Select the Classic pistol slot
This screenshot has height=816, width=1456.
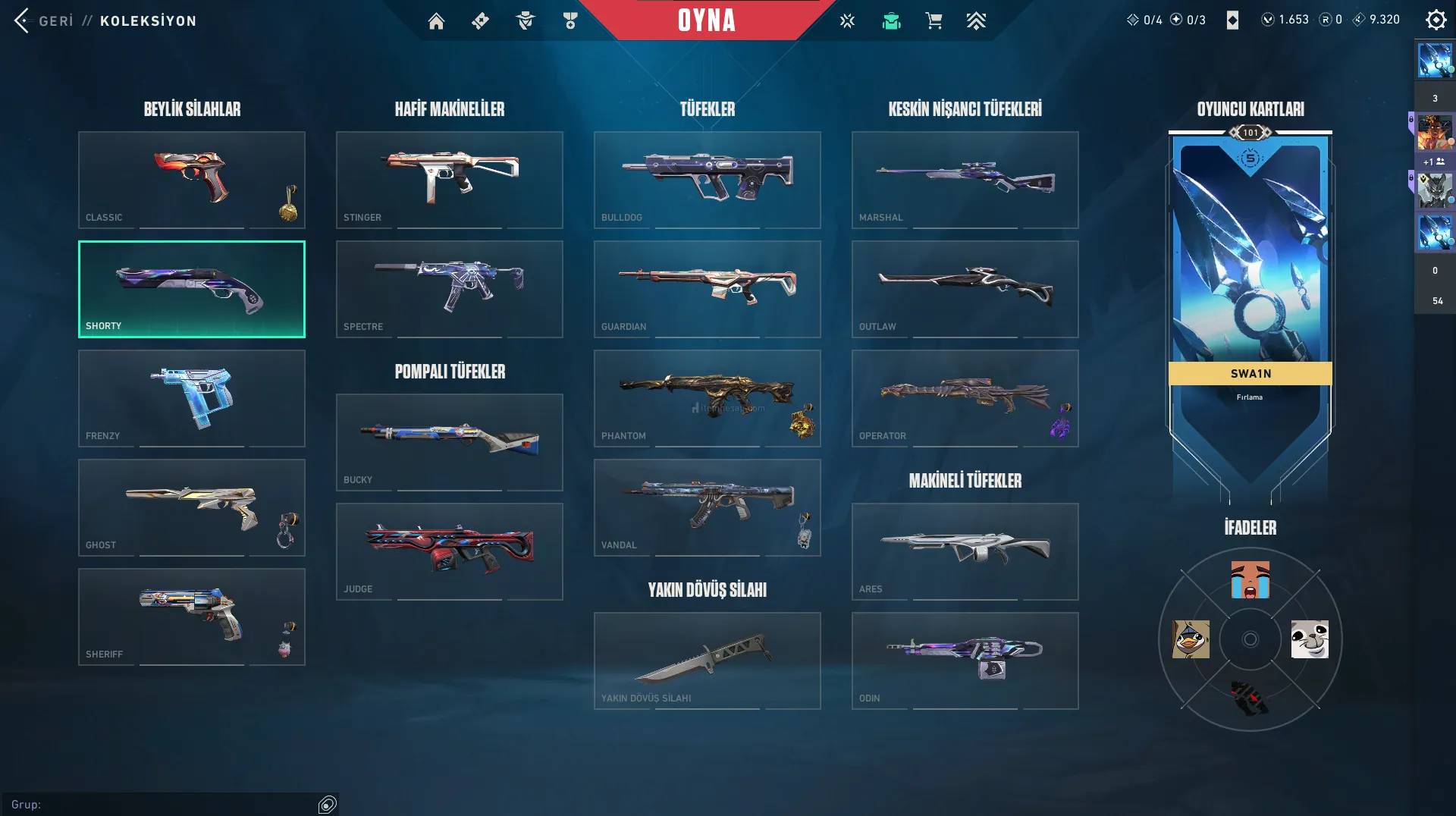[191, 180]
